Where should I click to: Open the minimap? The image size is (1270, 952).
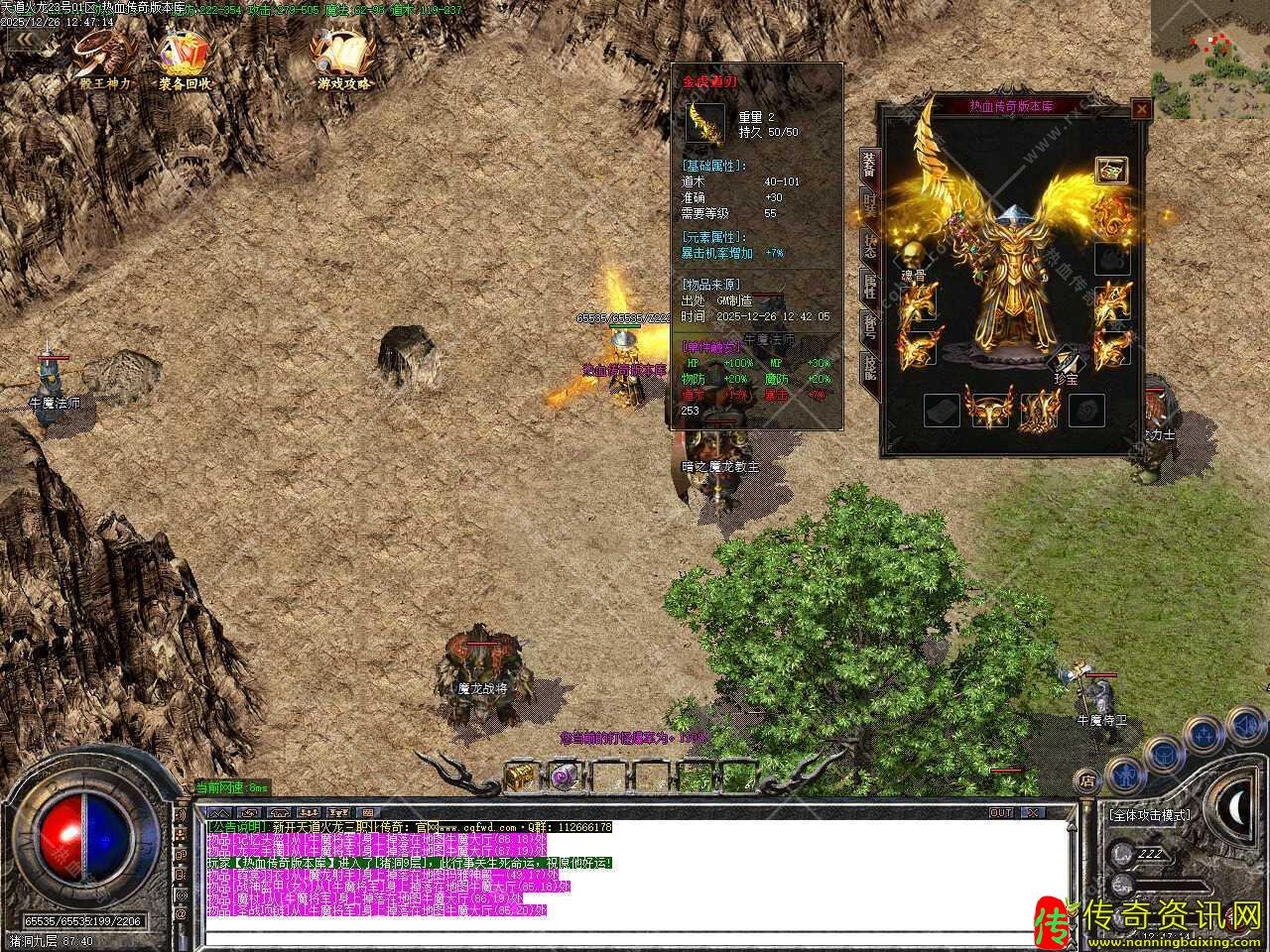(1209, 59)
